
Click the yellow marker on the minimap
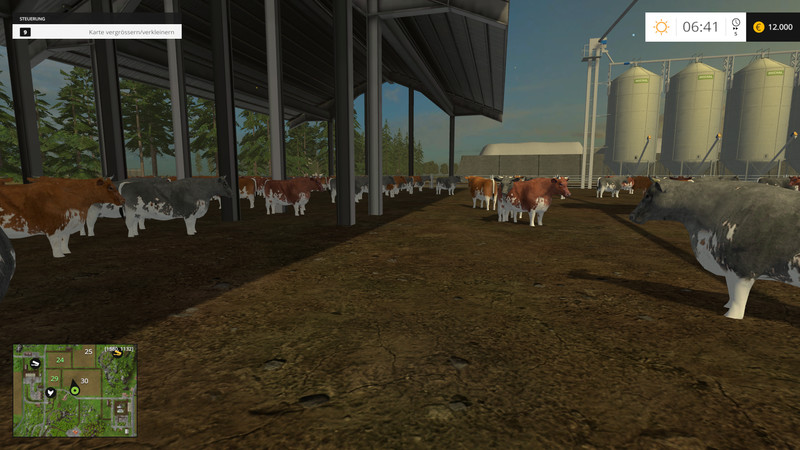(119, 351)
